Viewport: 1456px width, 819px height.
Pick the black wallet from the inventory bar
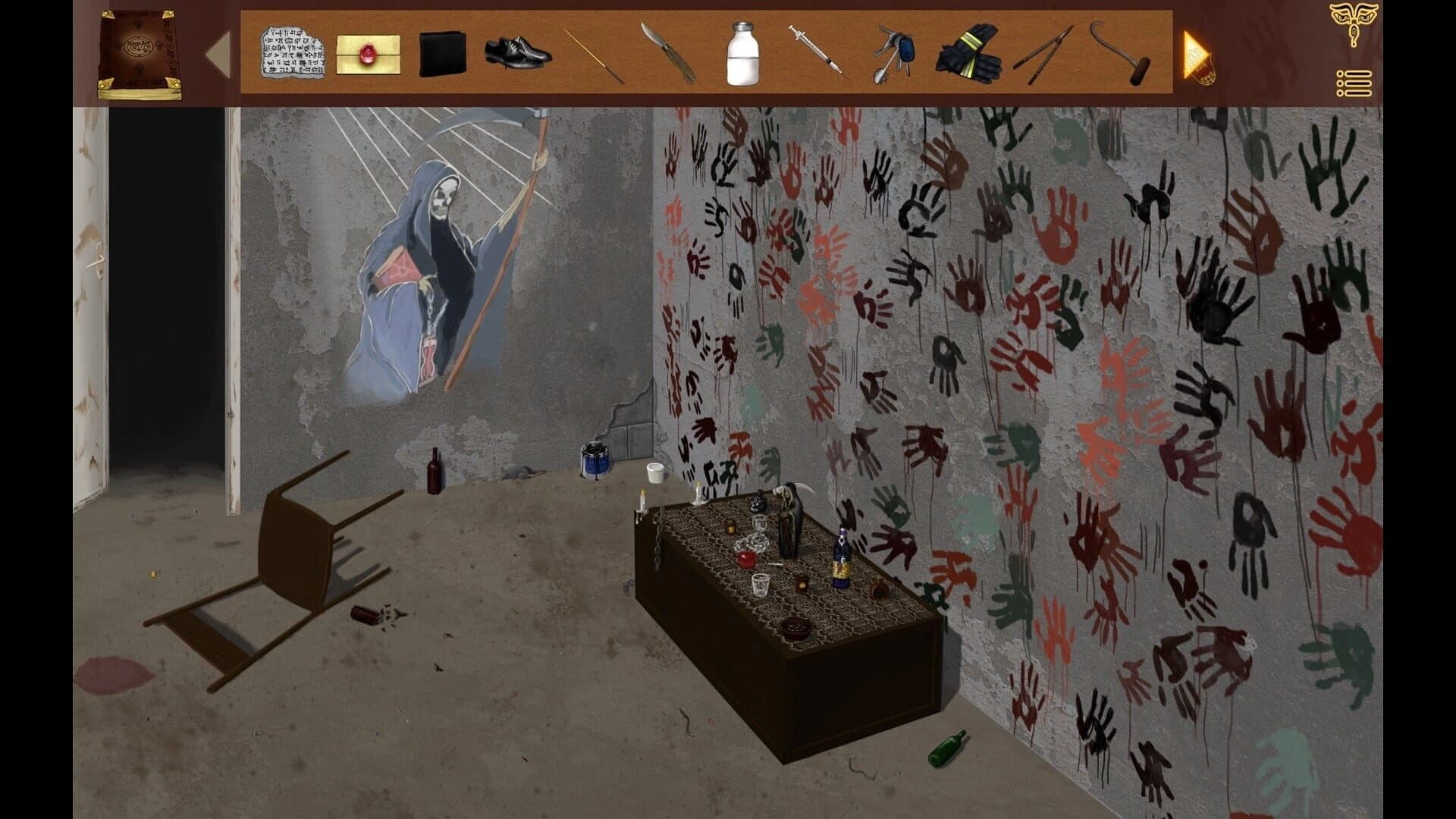pyautogui.click(x=444, y=53)
